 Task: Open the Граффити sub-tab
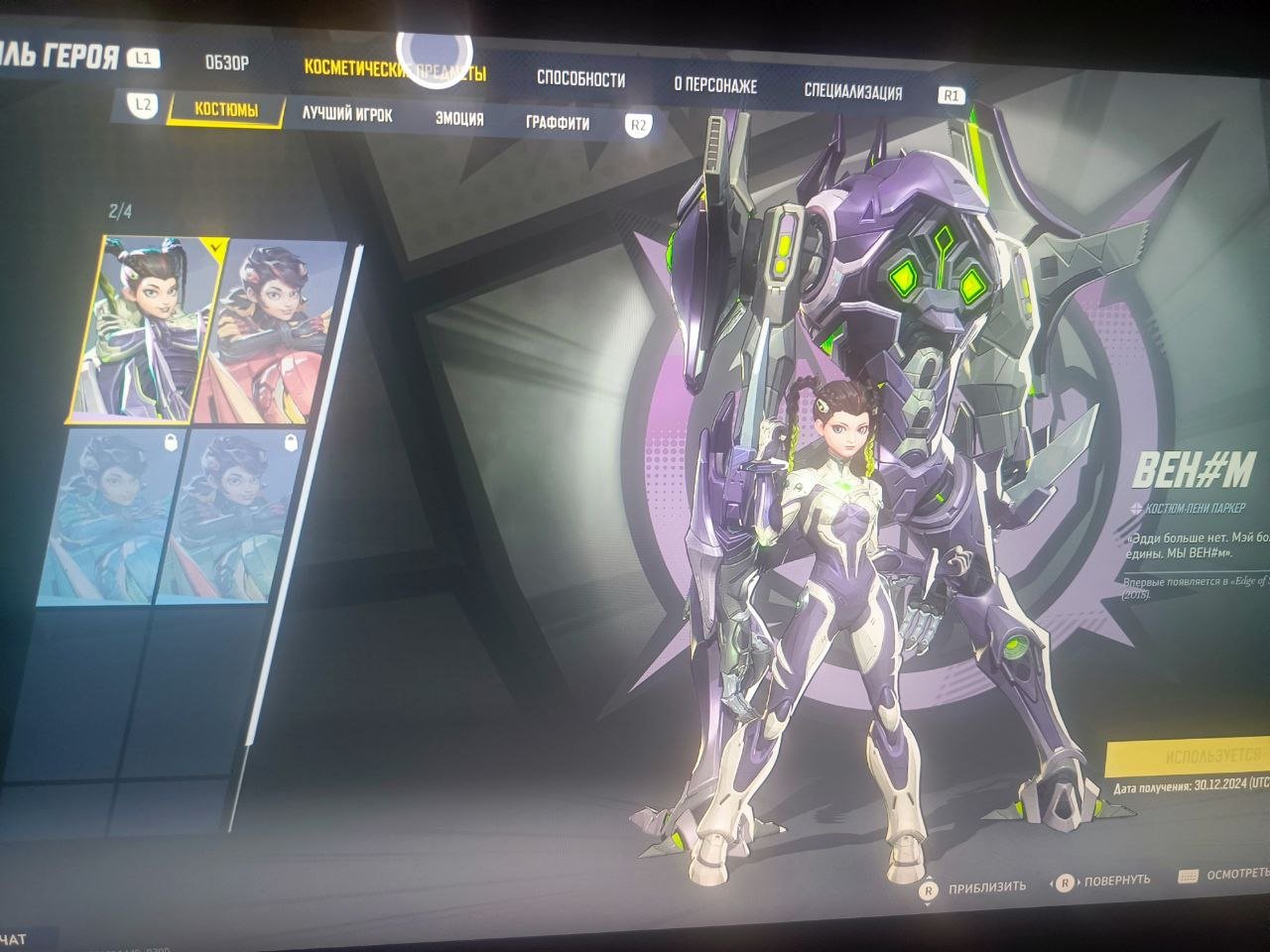coord(557,123)
